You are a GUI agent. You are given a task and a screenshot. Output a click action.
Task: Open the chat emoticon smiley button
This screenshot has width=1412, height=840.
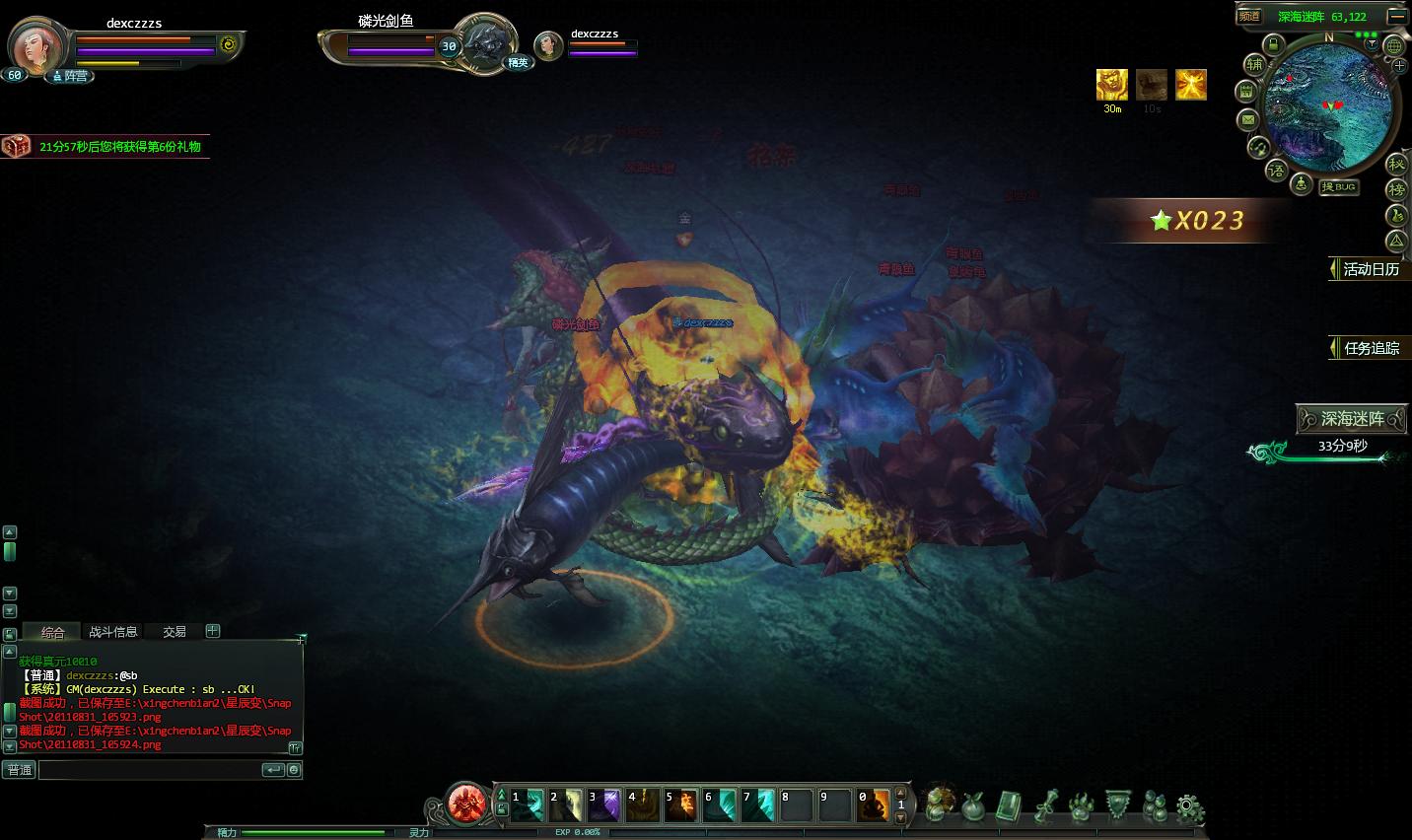pos(294,770)
